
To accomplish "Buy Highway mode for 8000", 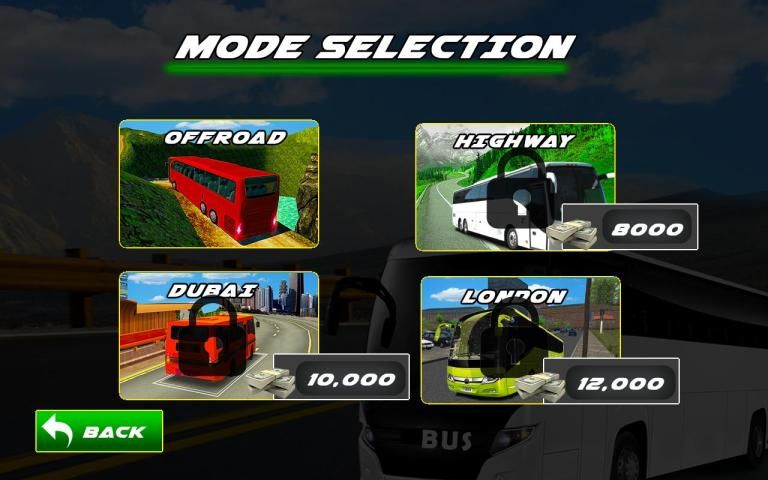I will point(629,228).
